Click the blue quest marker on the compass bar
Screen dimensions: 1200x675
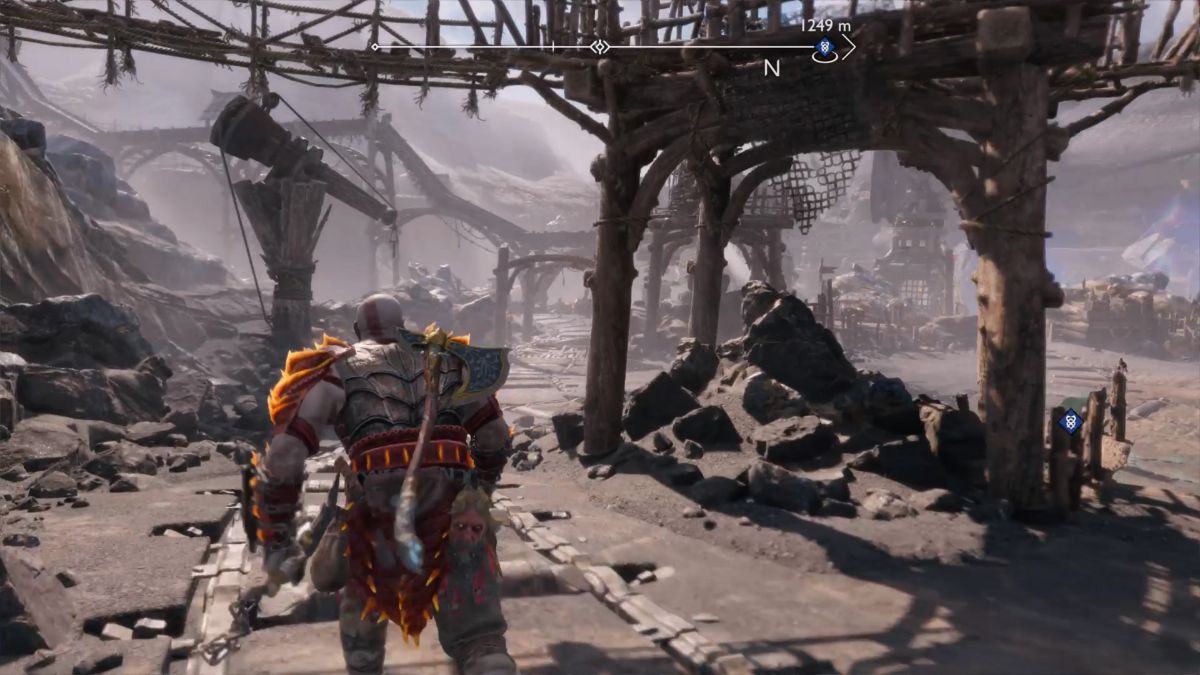825,47
